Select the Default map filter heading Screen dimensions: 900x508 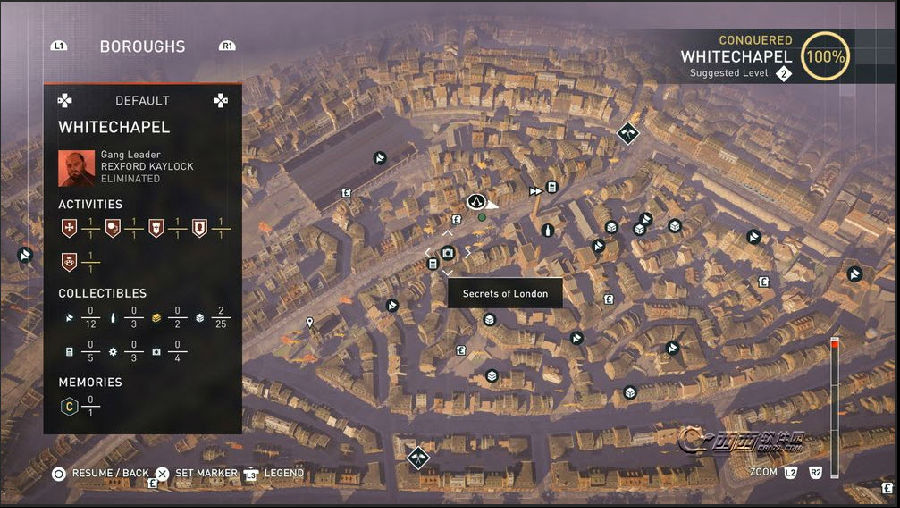(x=142, y=101)
